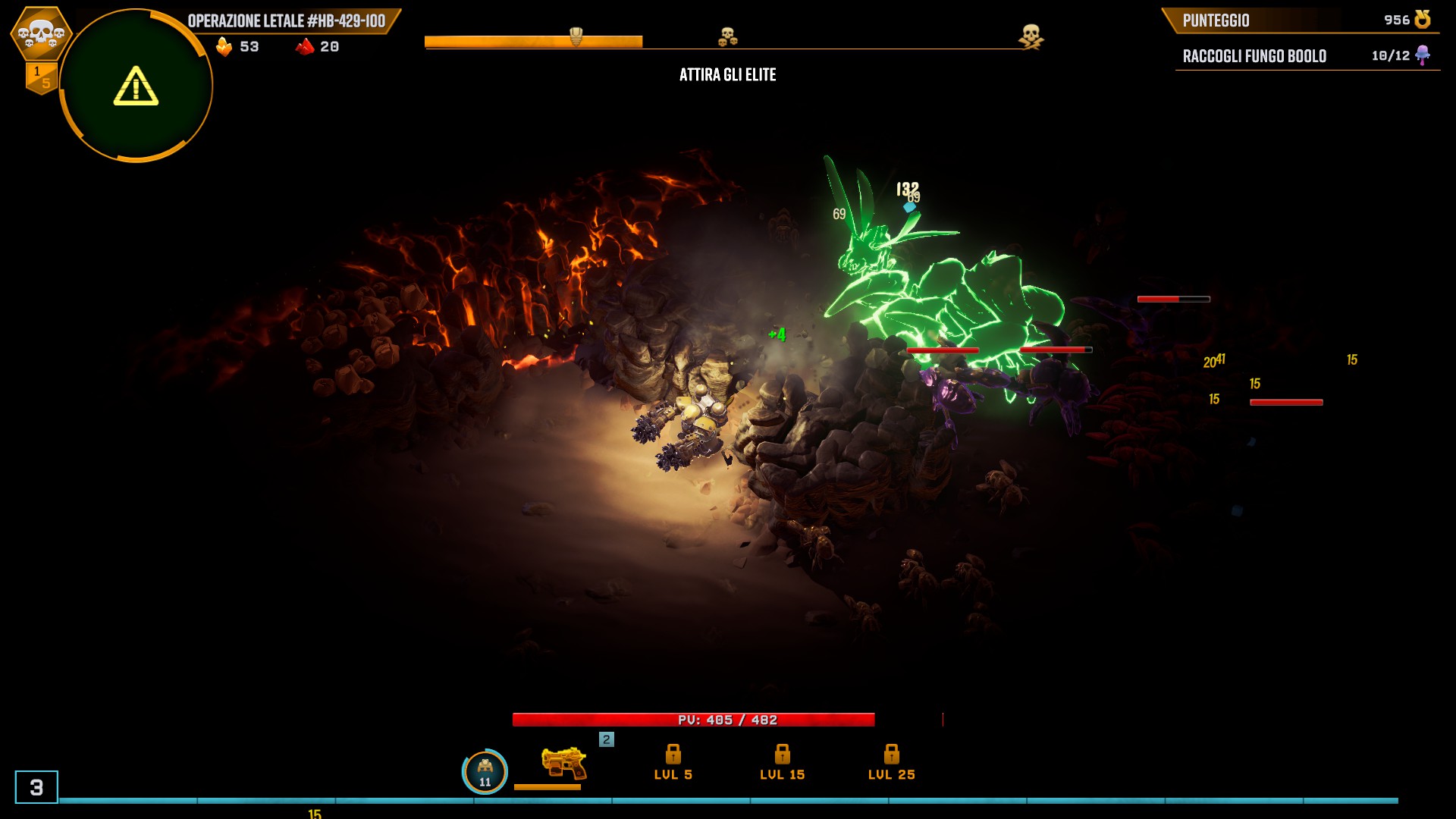Click the elite skulls marker on progress bar

pyautogui.click(x=727, y=36)
